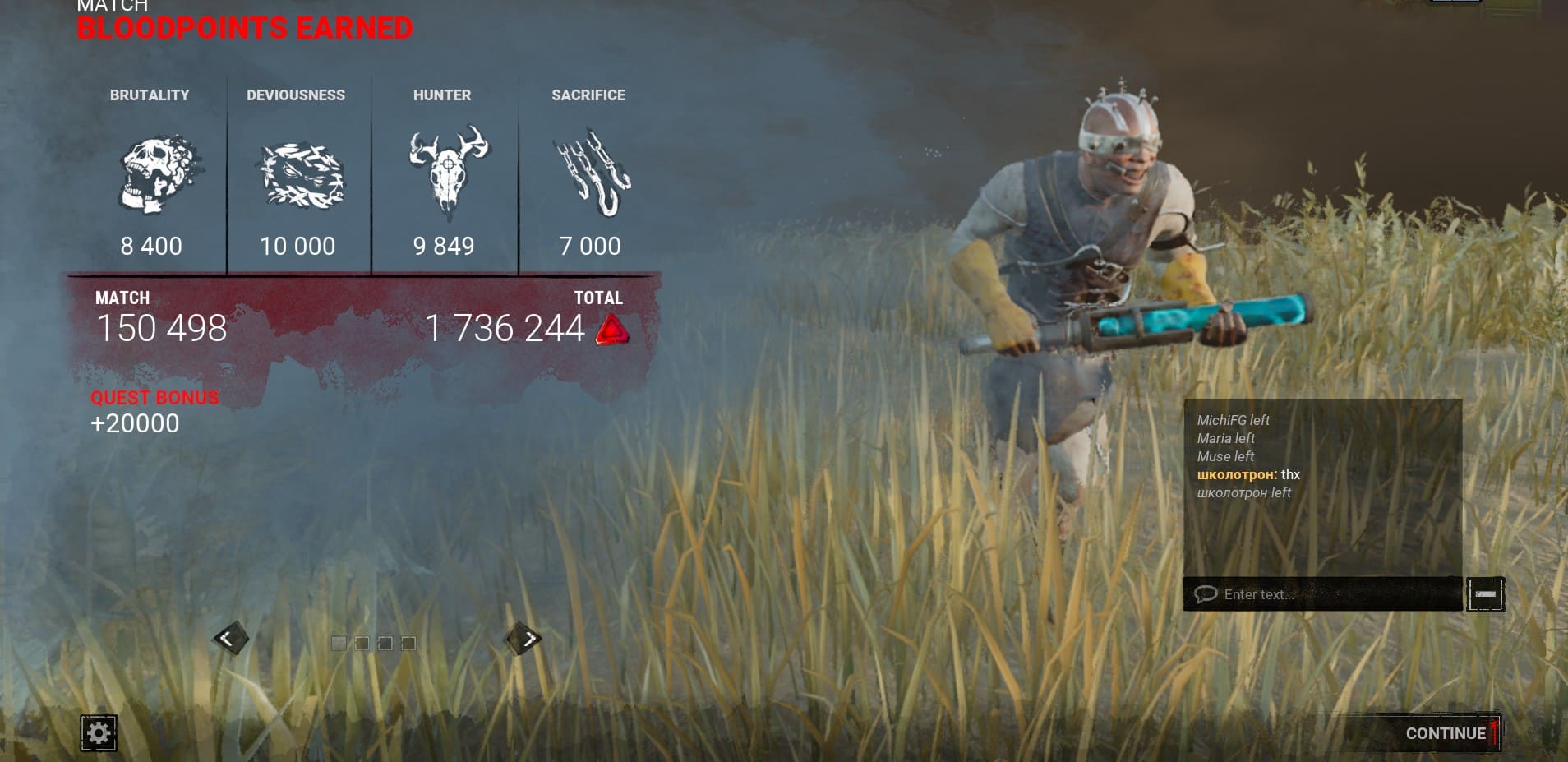Click the MATCH label above the points
Image resolution: width=1568 pixels, height=762 pixels.
pos(122,298)
